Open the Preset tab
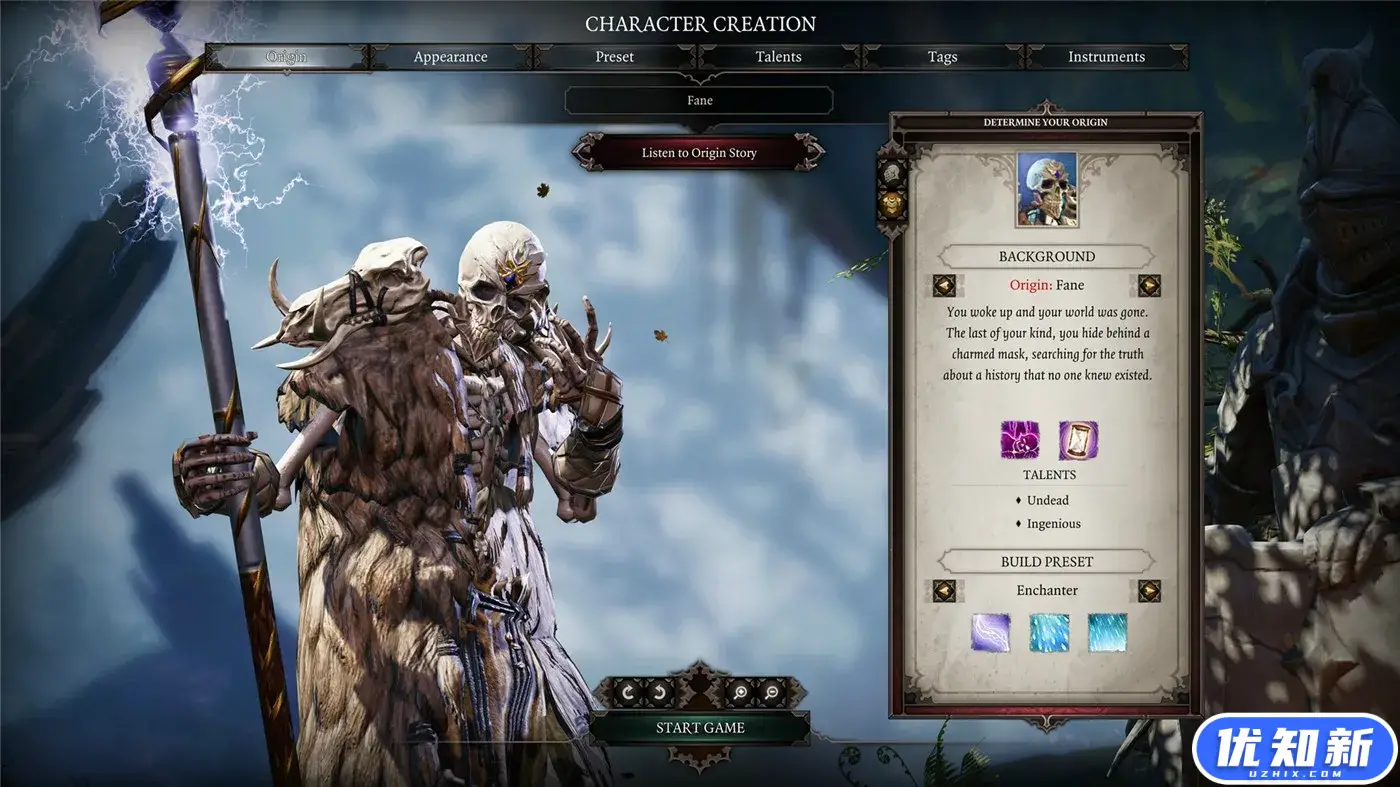Screen dimensions: 1400x787 point(614,57)
